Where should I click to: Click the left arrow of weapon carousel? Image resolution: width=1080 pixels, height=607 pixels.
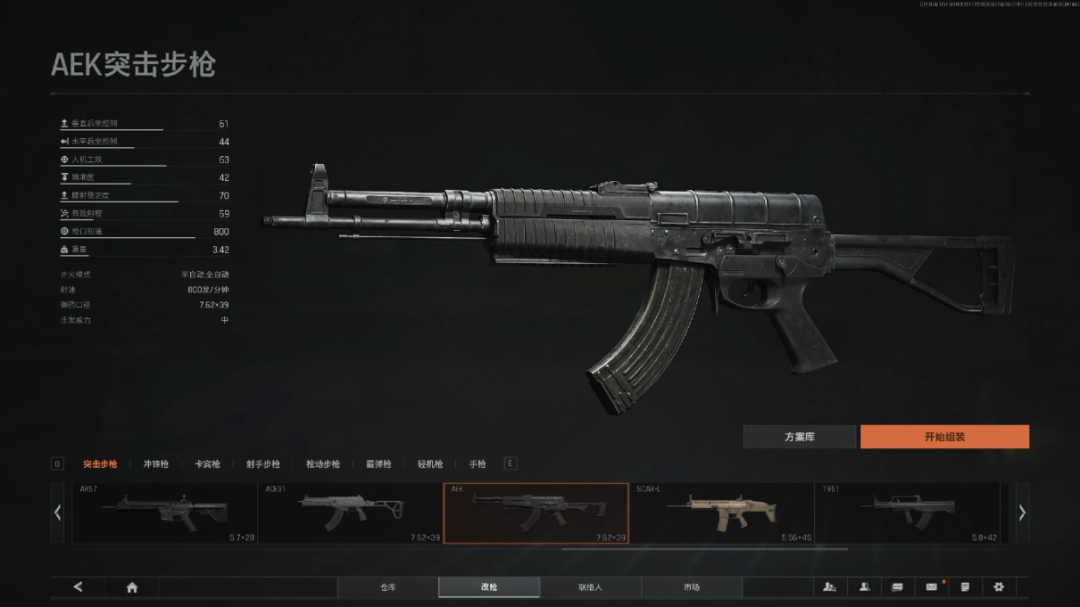click(57, 513)
